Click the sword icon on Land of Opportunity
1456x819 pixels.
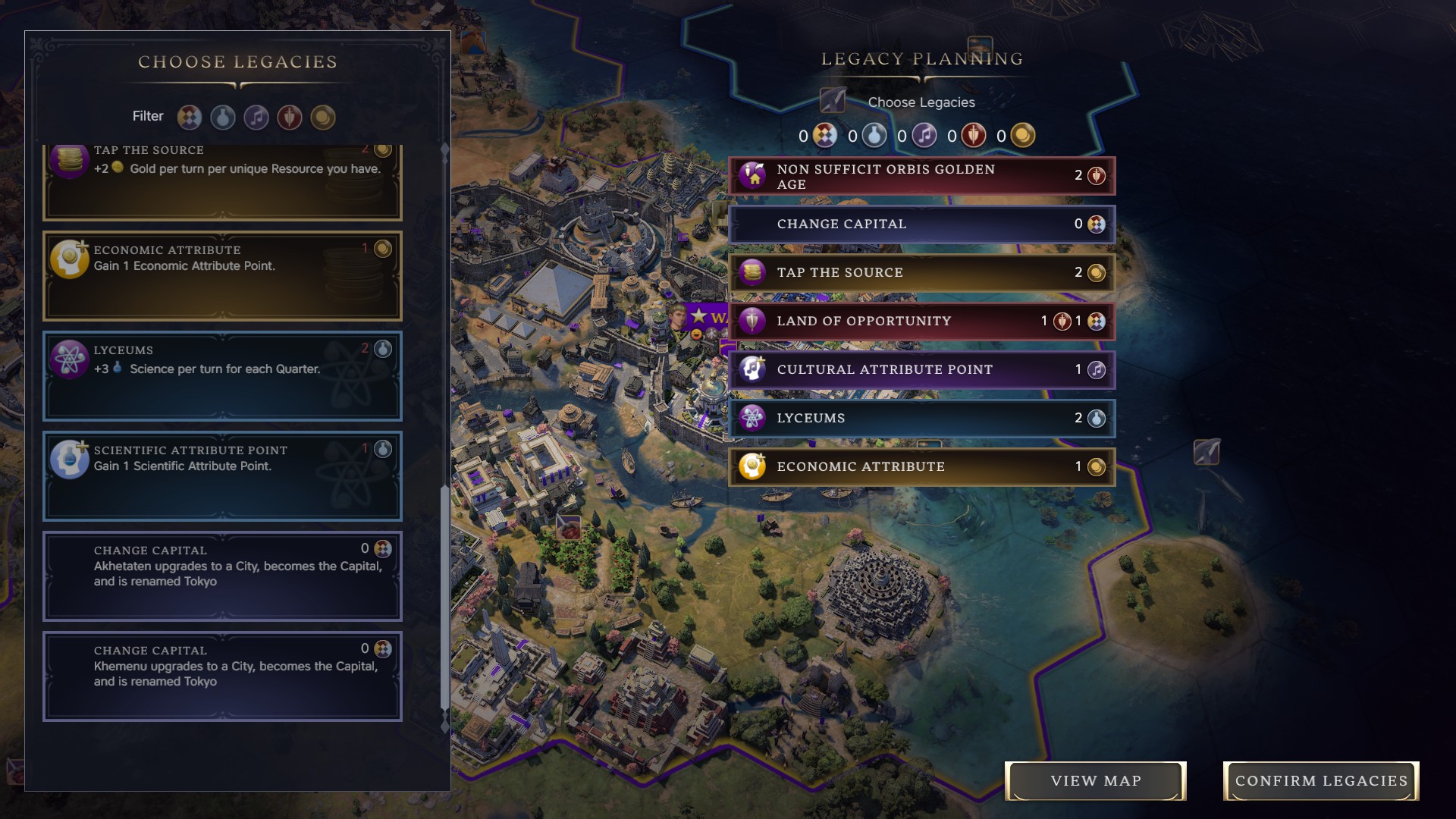click(752, 321)
